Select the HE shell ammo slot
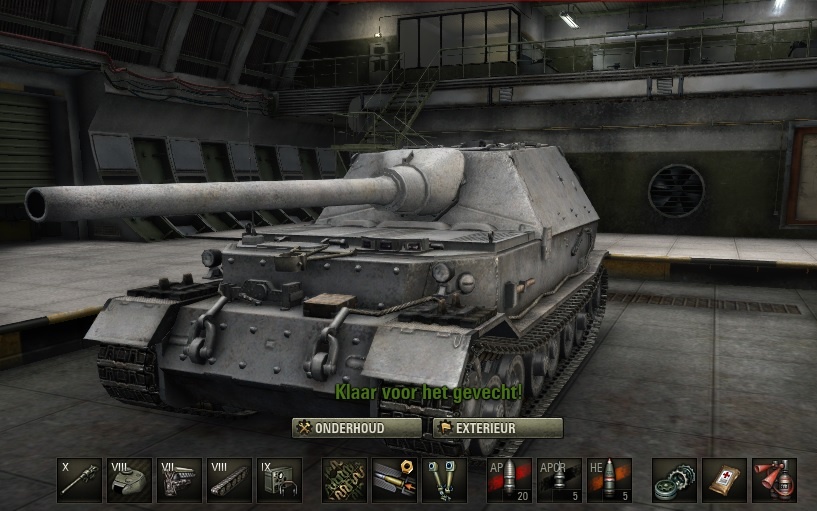This screenshot has height=511, width=817. tap(609, 480)
